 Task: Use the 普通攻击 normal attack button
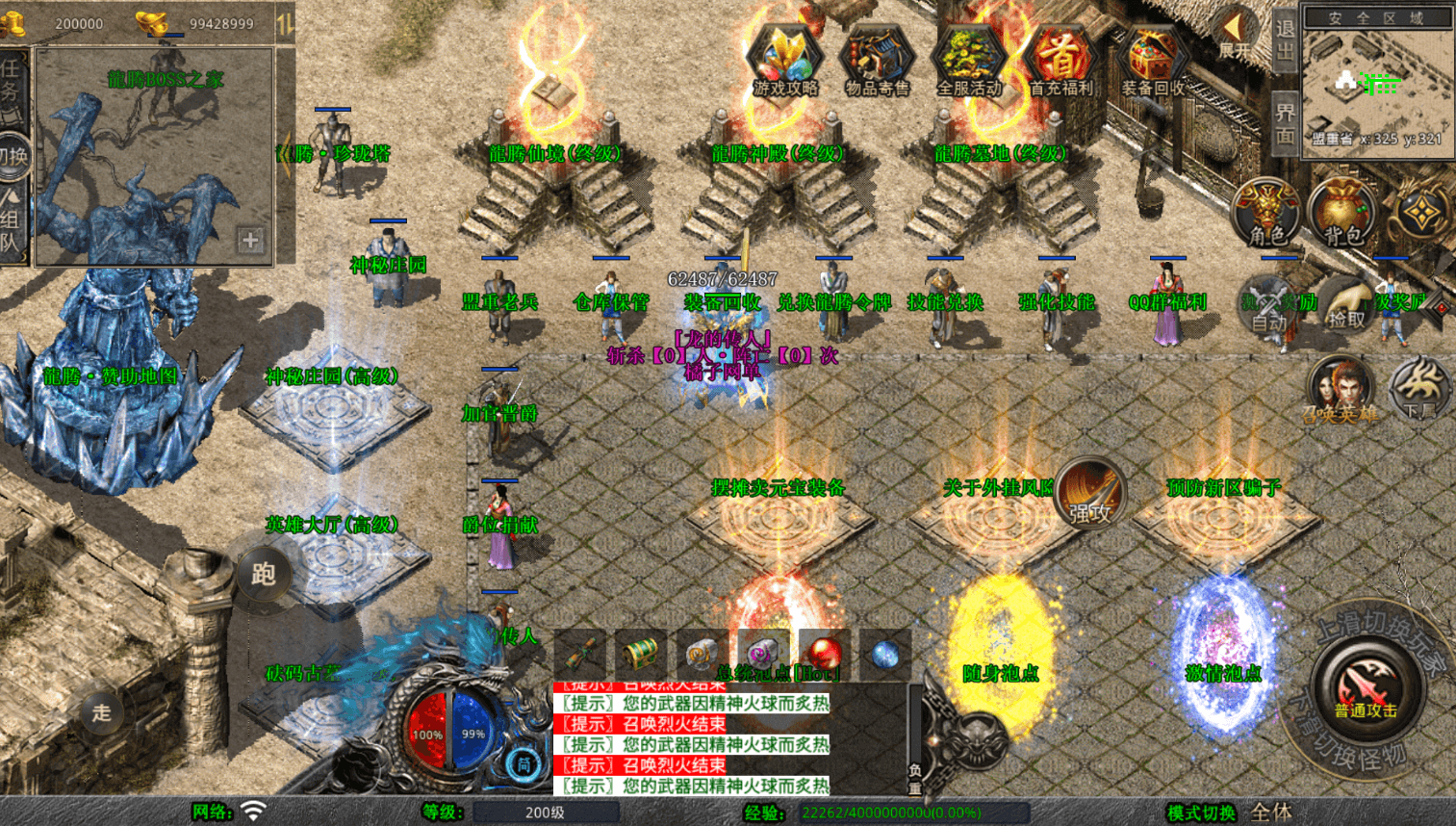[1366, 688]
